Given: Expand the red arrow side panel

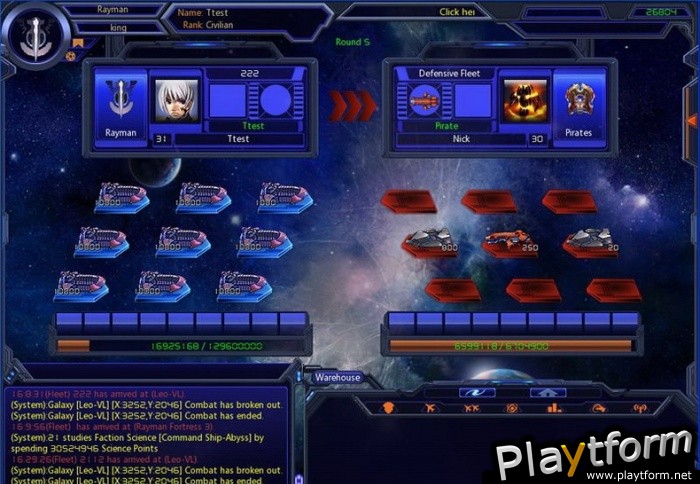Looking at the screenshot, I should [691, 122].
